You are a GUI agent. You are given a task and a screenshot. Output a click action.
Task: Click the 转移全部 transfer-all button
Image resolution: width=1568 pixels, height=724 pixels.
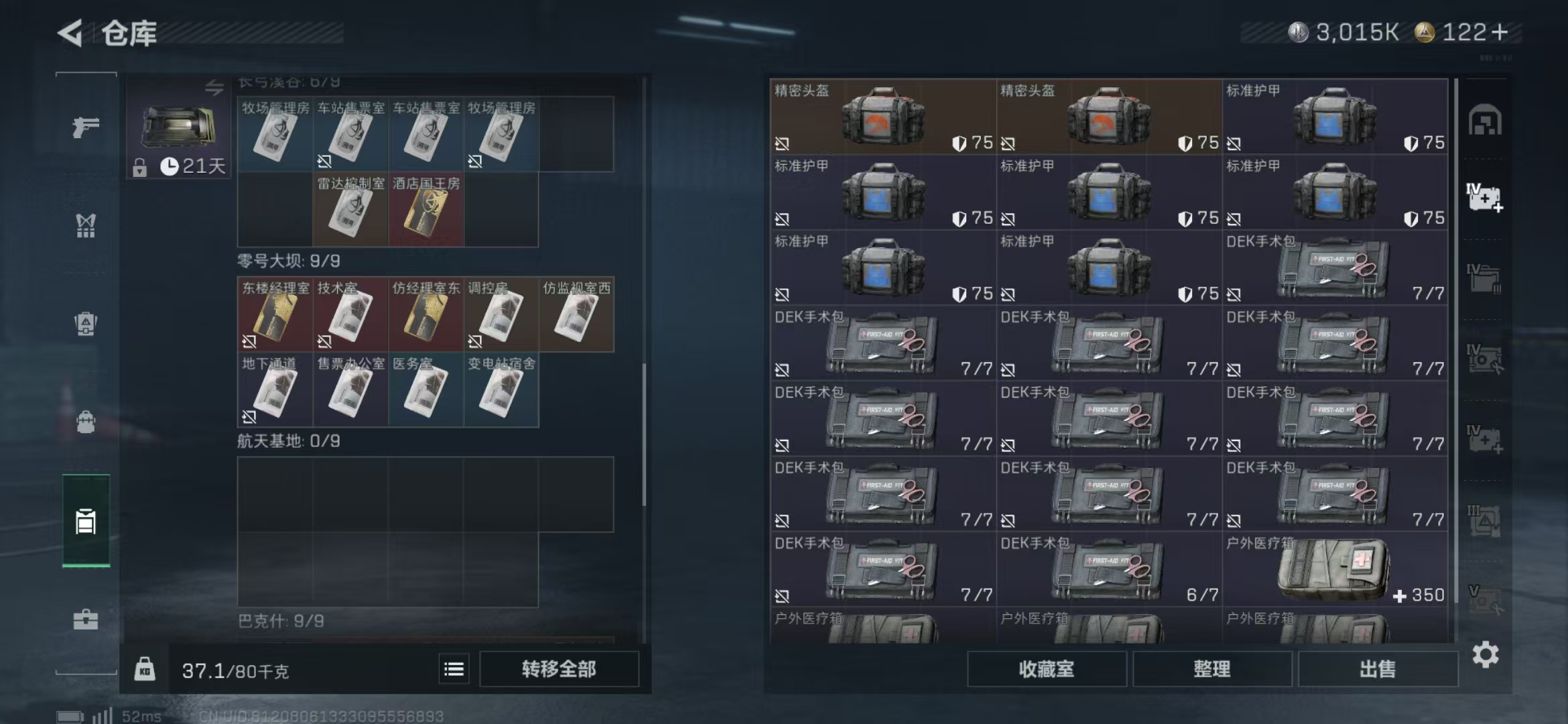tap(559, 669)
